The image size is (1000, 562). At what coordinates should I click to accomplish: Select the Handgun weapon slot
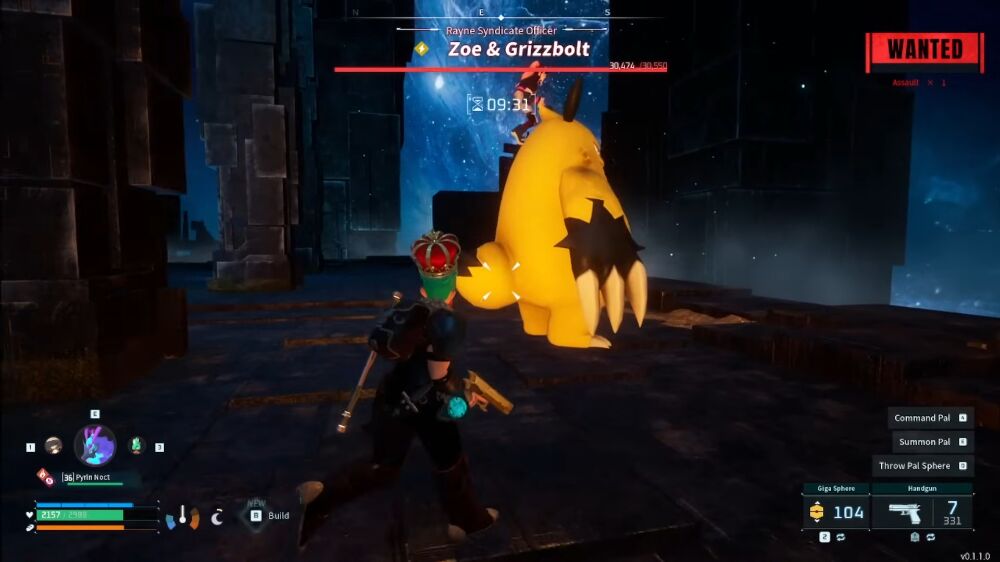tap(920, 512)
